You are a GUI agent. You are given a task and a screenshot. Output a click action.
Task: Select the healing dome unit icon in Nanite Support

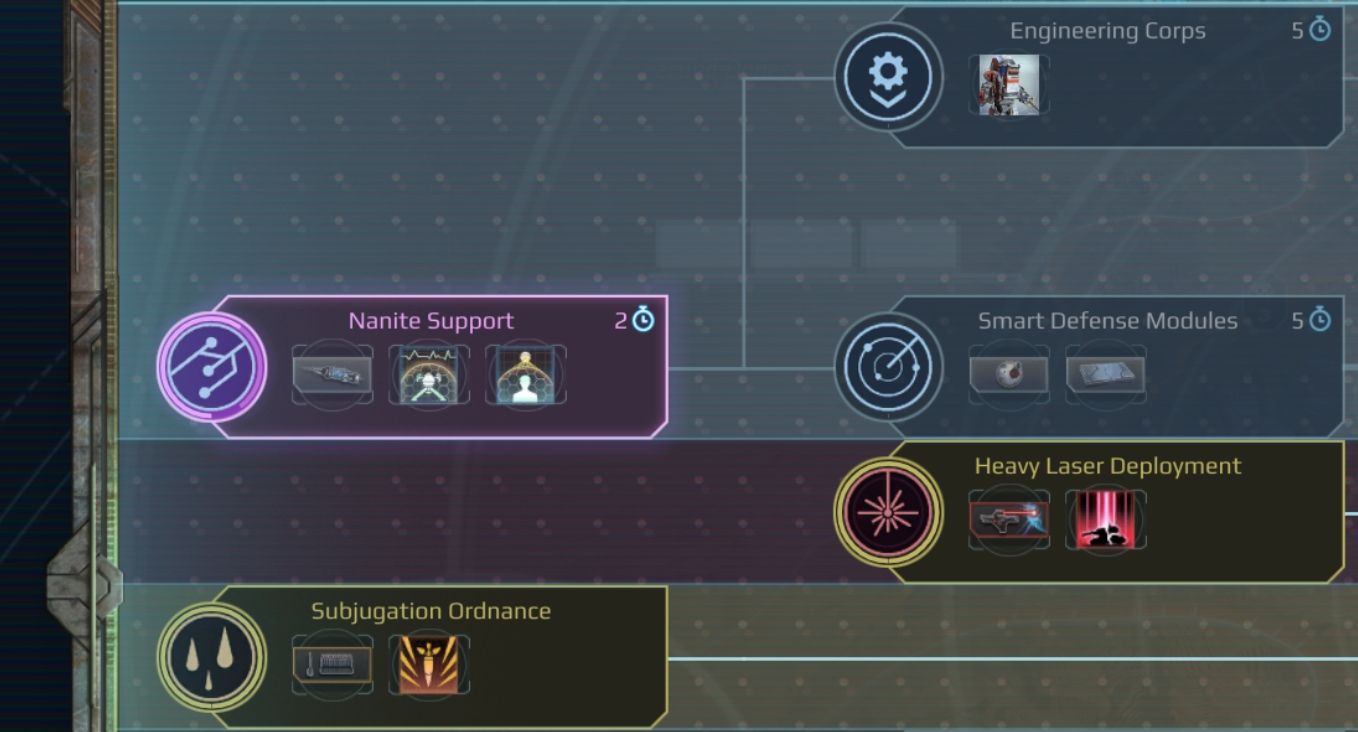point(526,375)
